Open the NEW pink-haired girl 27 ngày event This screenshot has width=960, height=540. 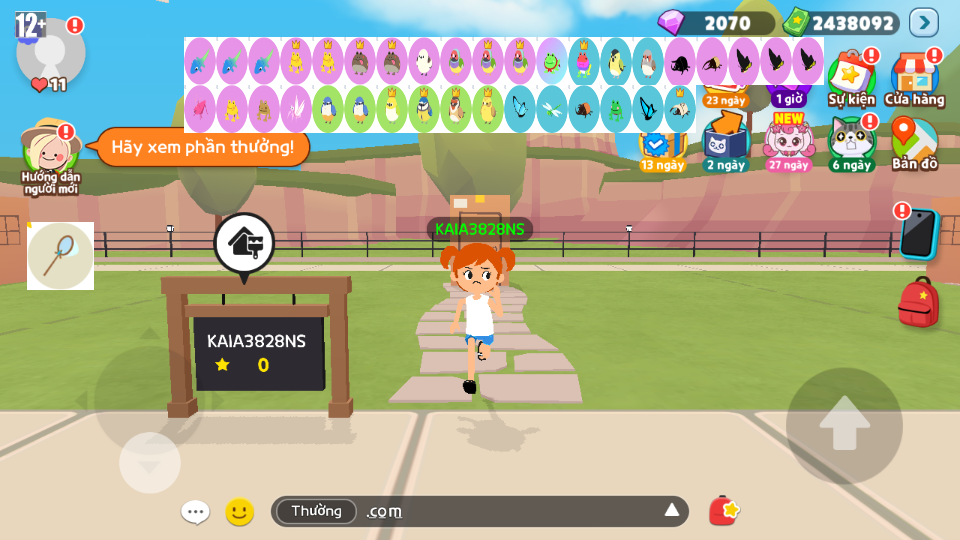(789, 143)
